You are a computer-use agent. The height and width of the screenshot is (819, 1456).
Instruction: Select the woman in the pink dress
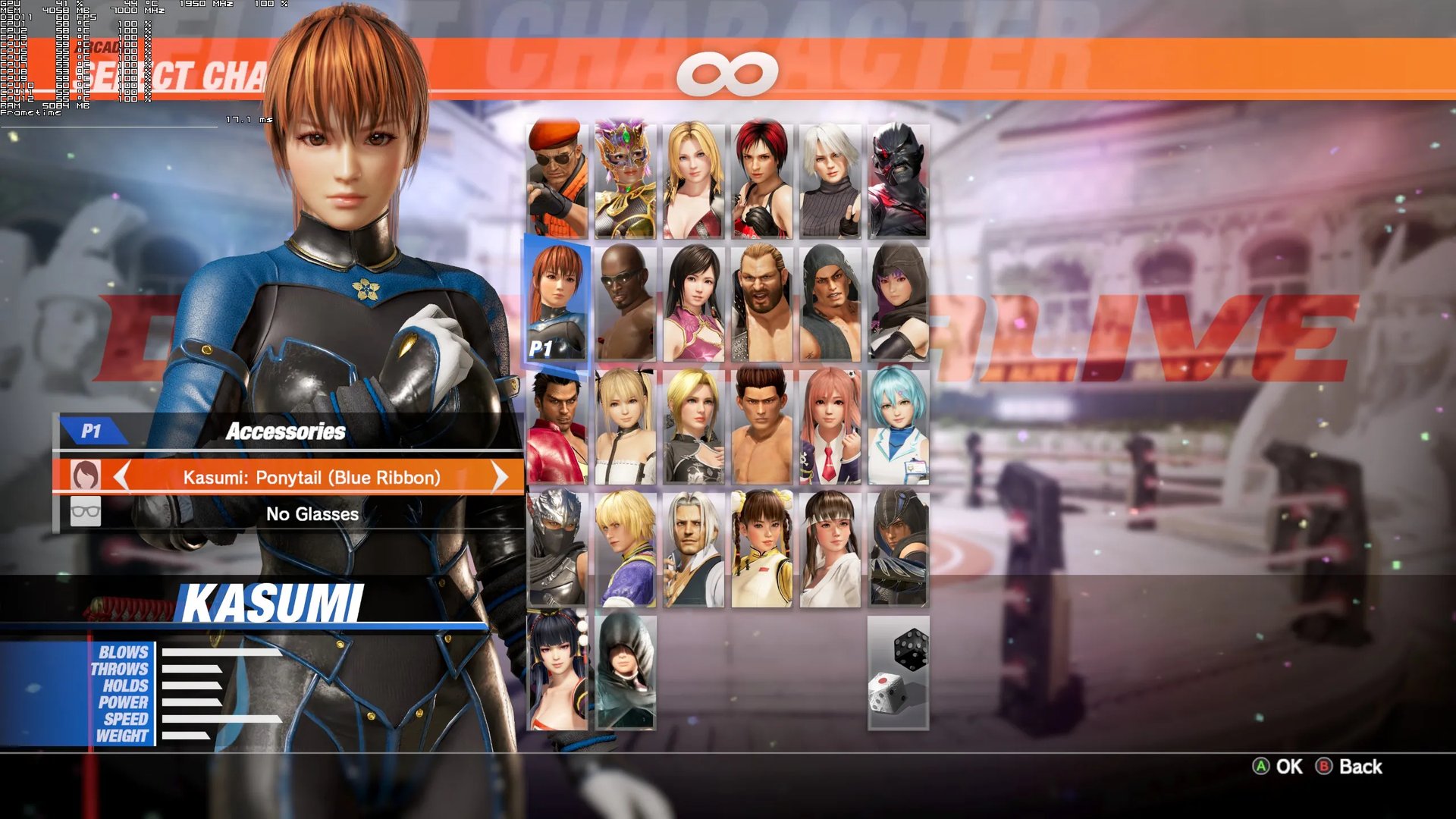pyautogui.click(x=694, y=302)
